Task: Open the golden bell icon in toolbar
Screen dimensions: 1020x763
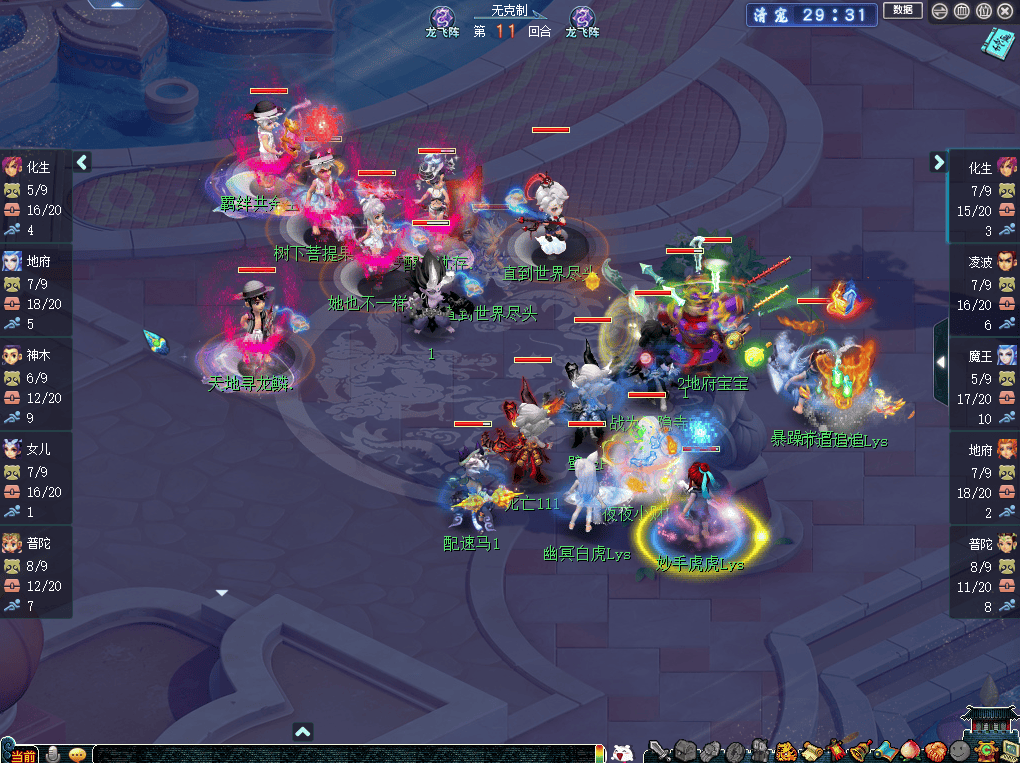Action: click(x=860, y=750)
